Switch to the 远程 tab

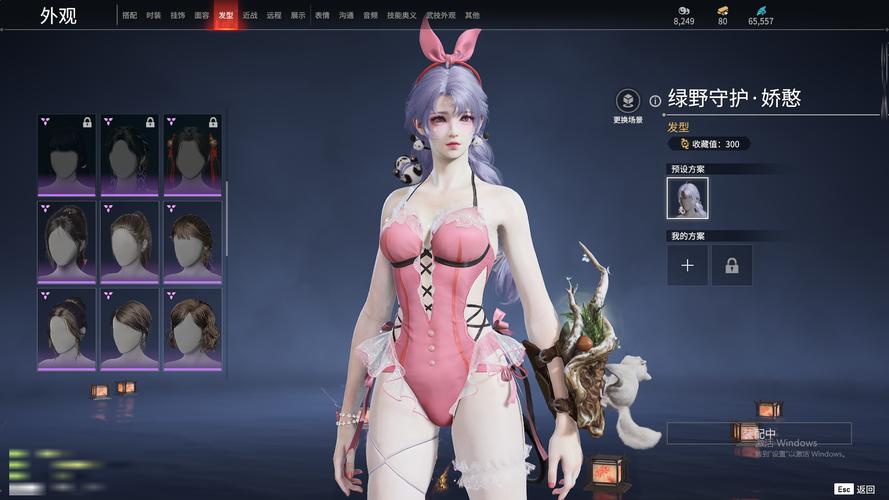pyautogui.click(x=274, y=16)
